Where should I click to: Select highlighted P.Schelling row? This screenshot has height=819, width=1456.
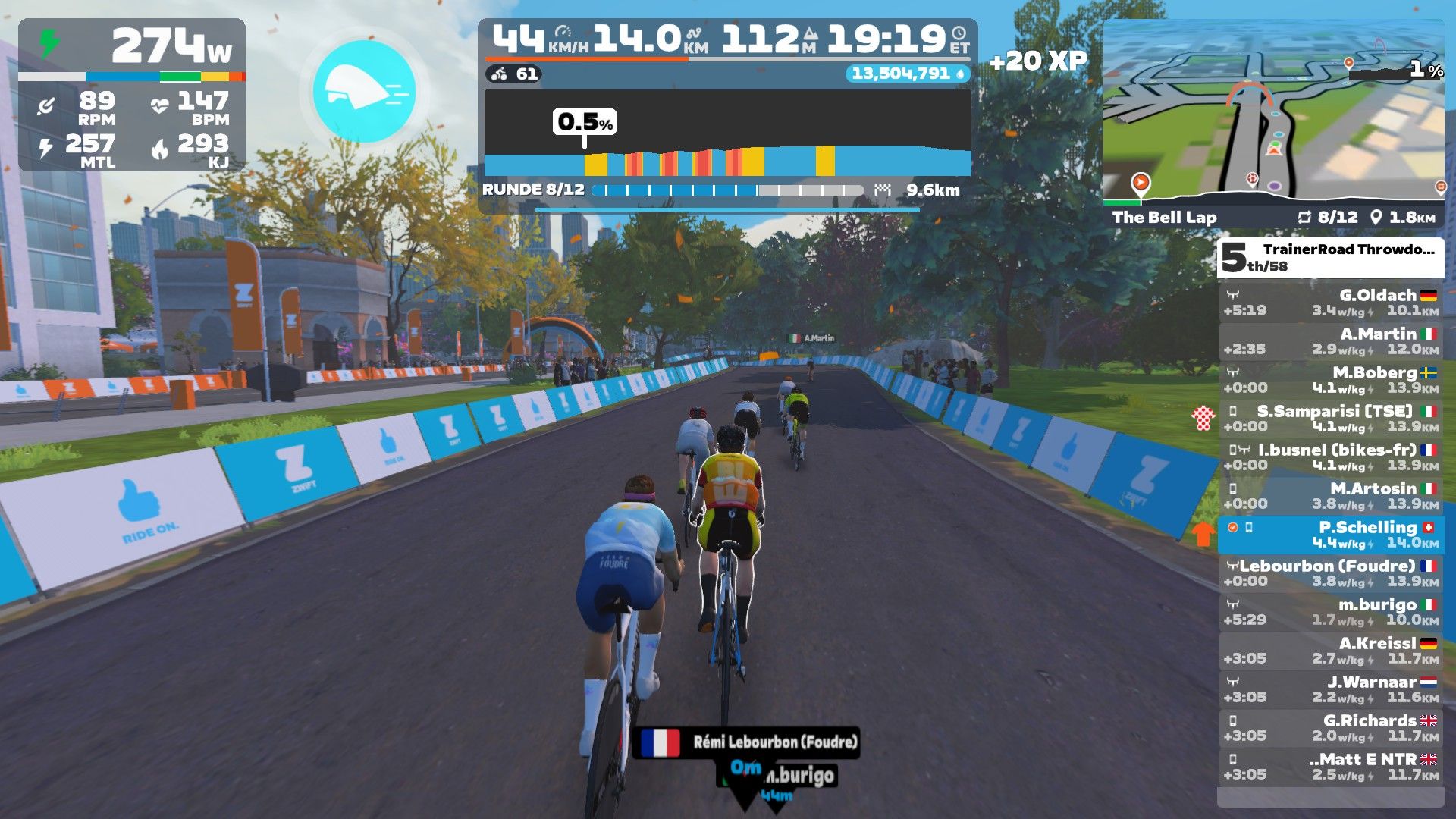[1331, 535]
